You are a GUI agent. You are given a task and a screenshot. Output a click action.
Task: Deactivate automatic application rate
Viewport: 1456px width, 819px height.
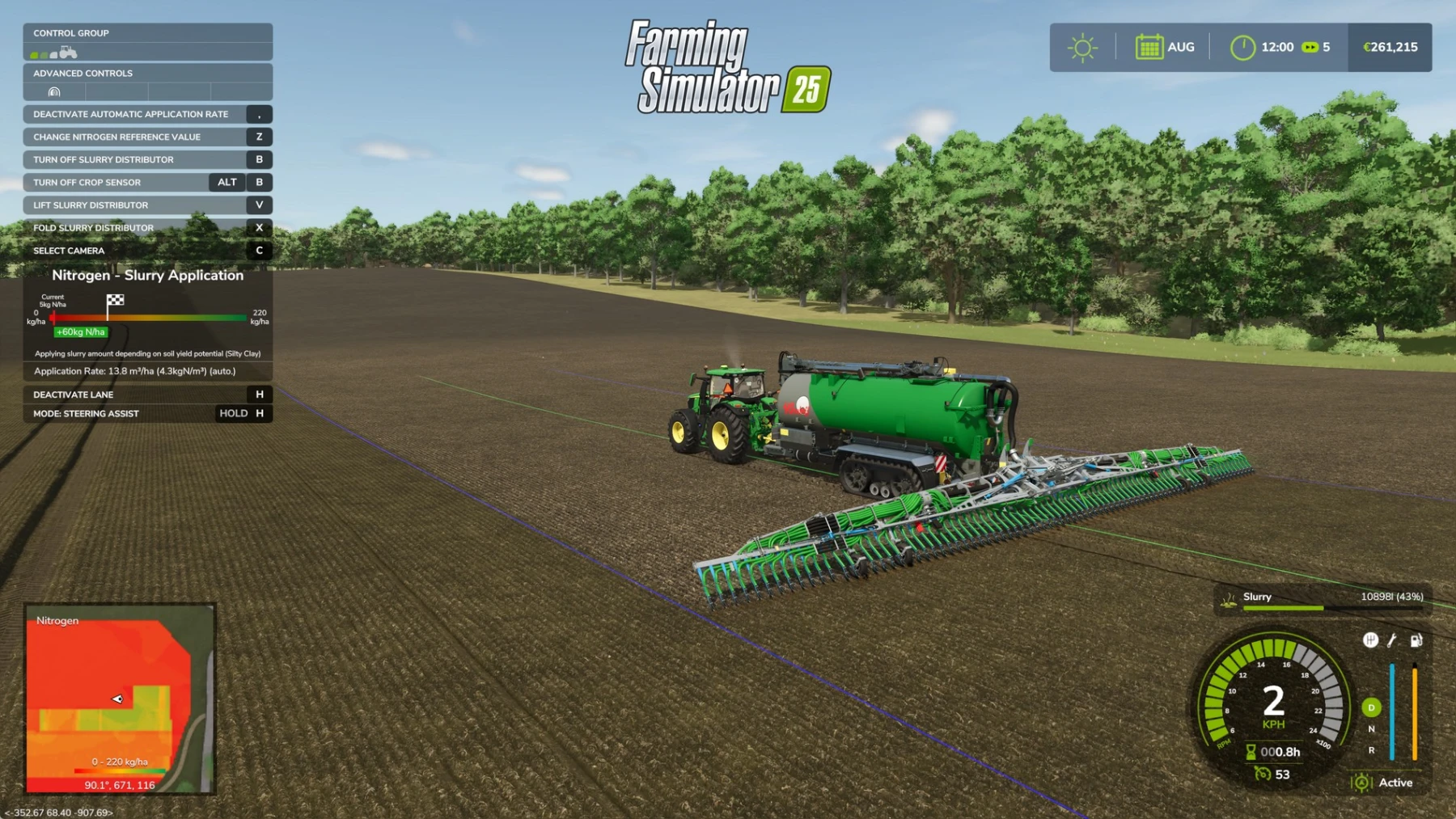[132, 114]
